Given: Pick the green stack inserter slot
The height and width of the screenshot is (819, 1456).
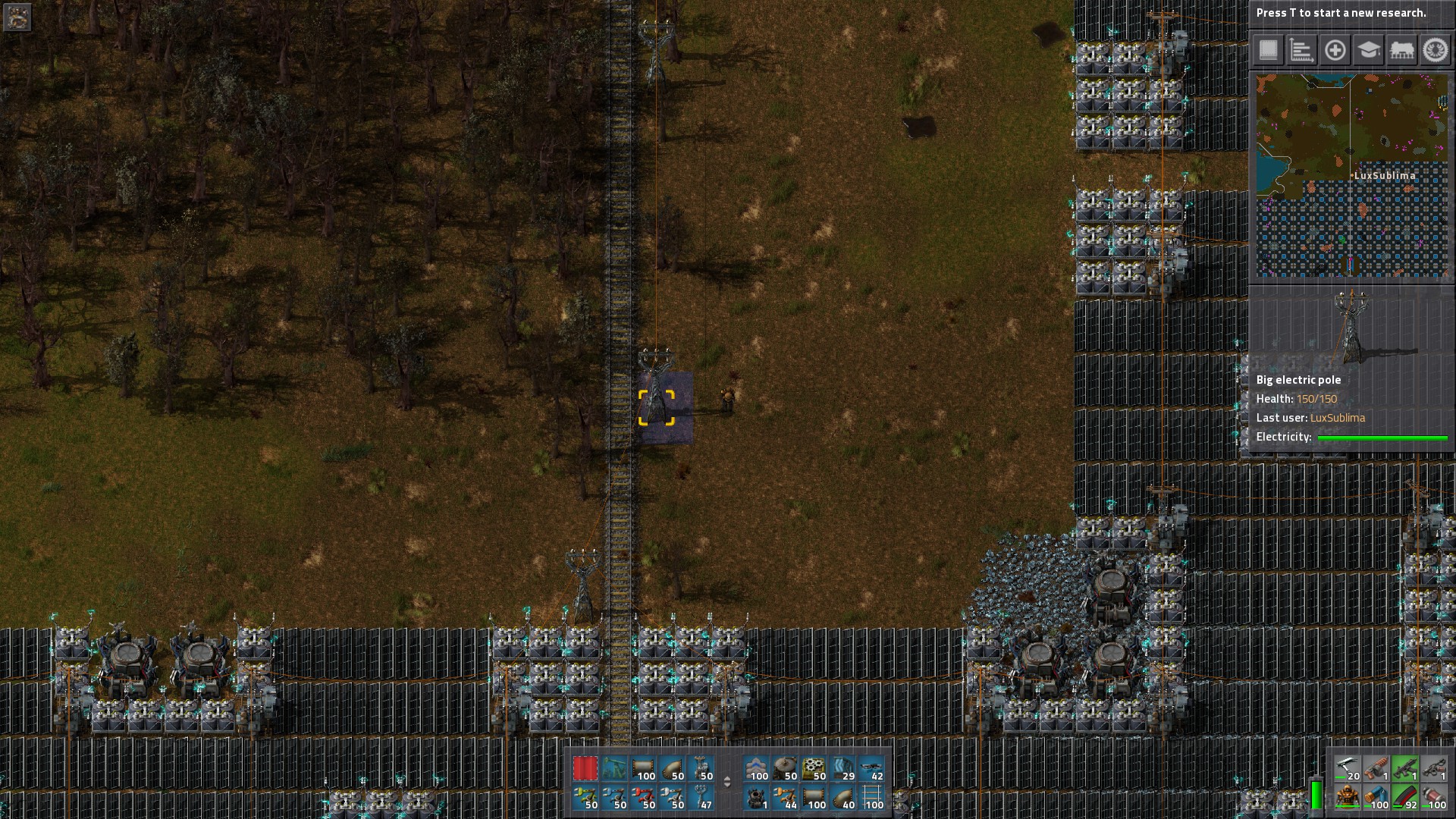Looking at the screenshot, I should 585,798.
